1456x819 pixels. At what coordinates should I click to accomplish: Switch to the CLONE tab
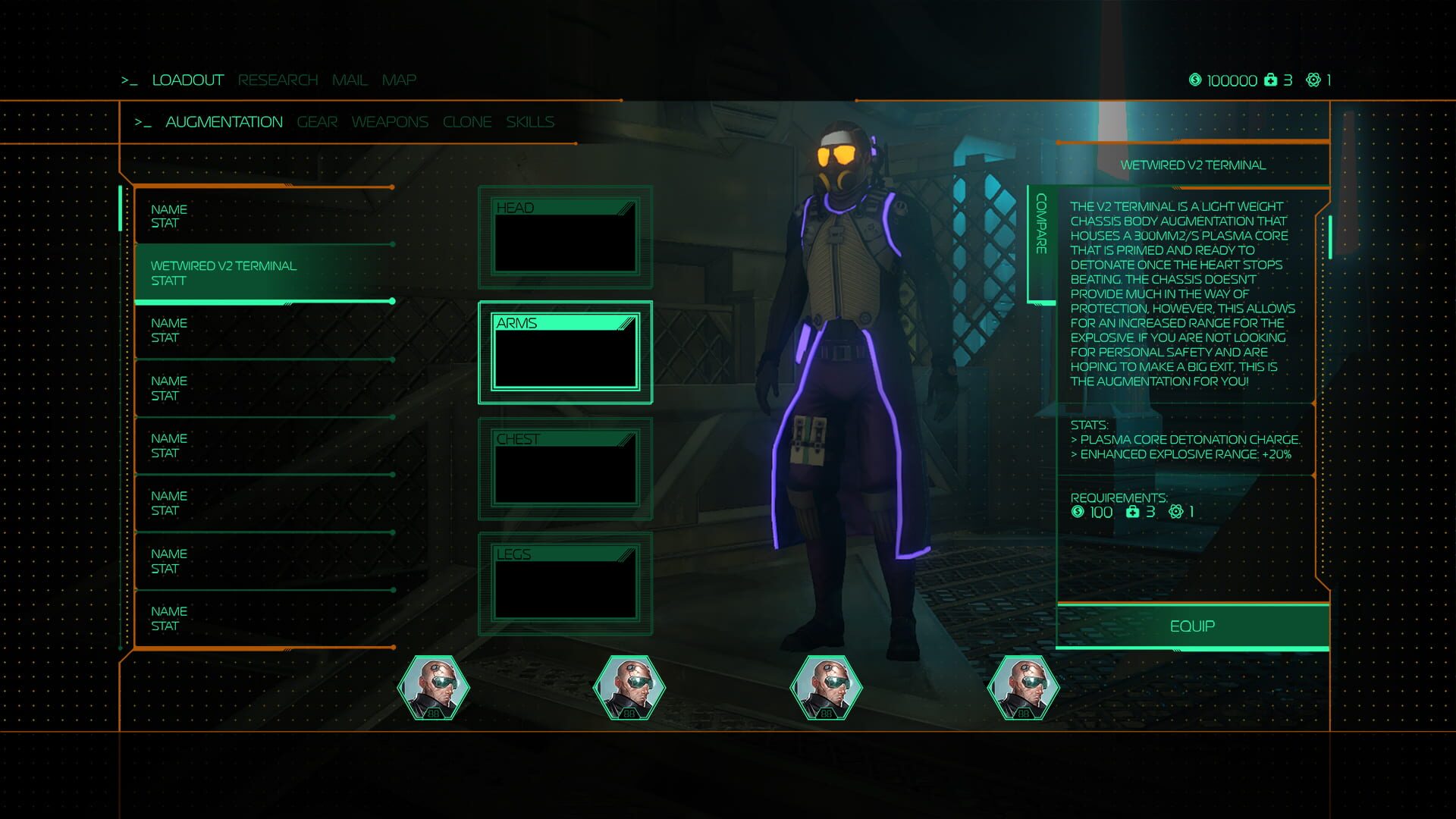467,121
